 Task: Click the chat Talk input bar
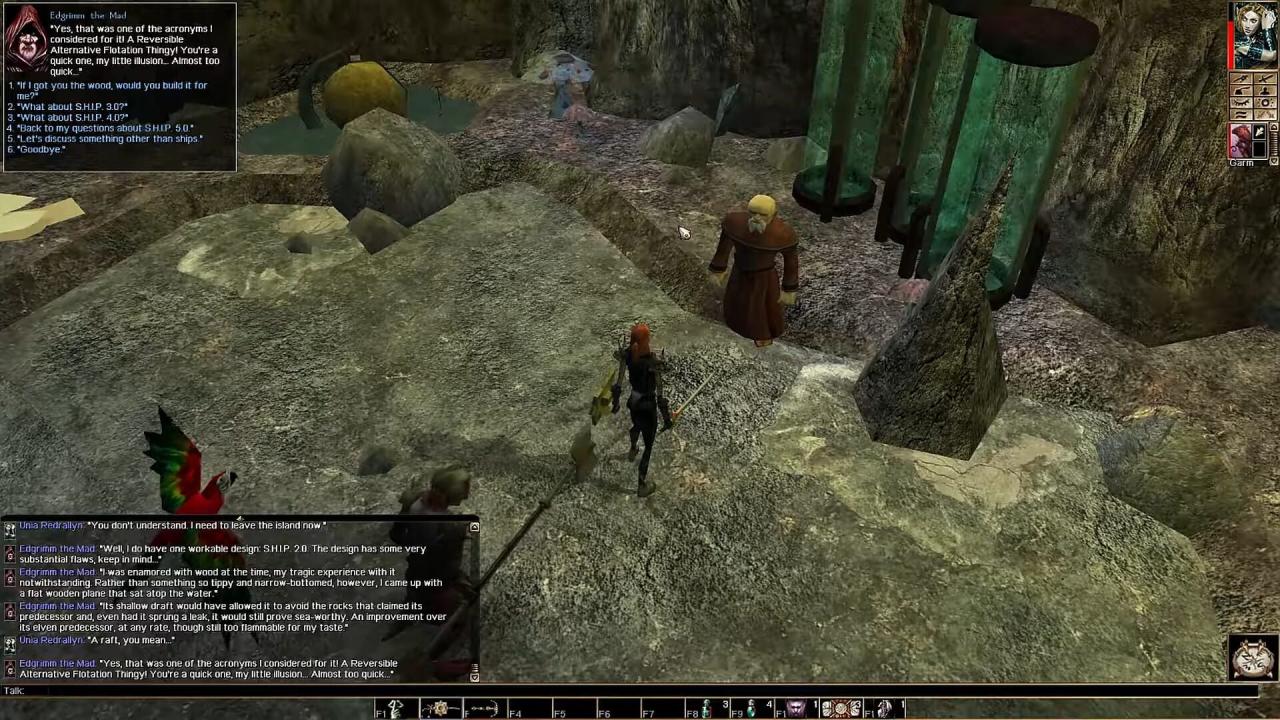(x=640, y=691)
